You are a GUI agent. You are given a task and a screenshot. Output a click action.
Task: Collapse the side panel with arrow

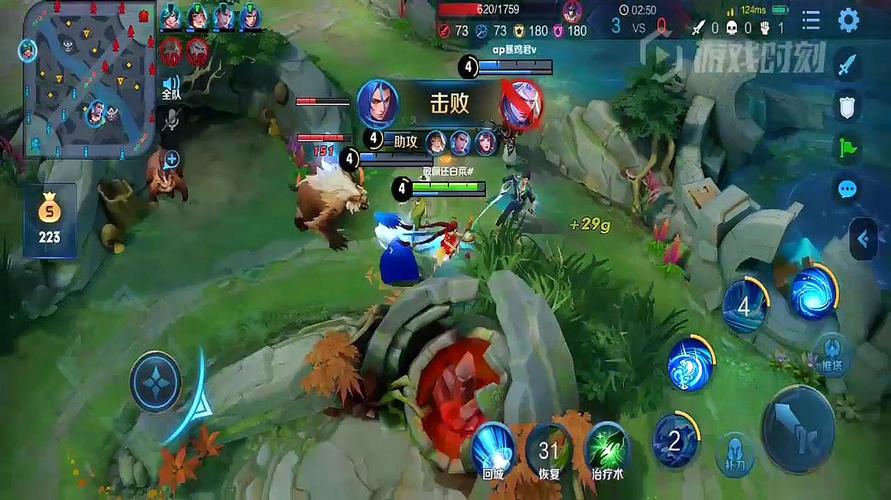[x=864, y=240]
